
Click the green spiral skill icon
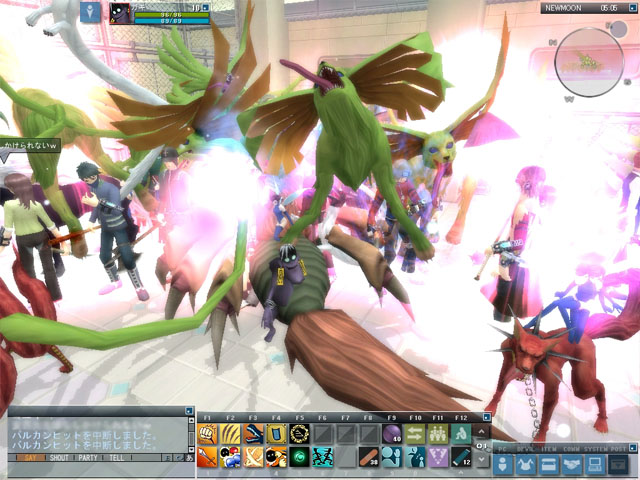(299, 457)
